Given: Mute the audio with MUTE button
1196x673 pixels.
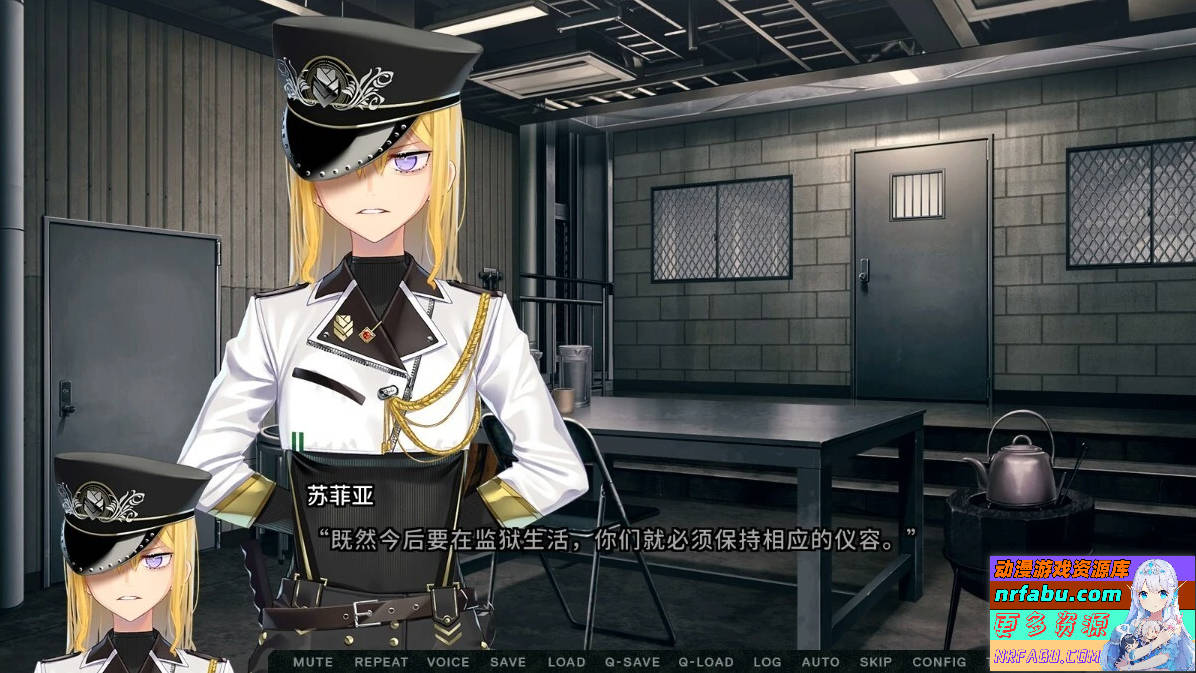Looking at the screenshot, I should [x=313, y=662].
